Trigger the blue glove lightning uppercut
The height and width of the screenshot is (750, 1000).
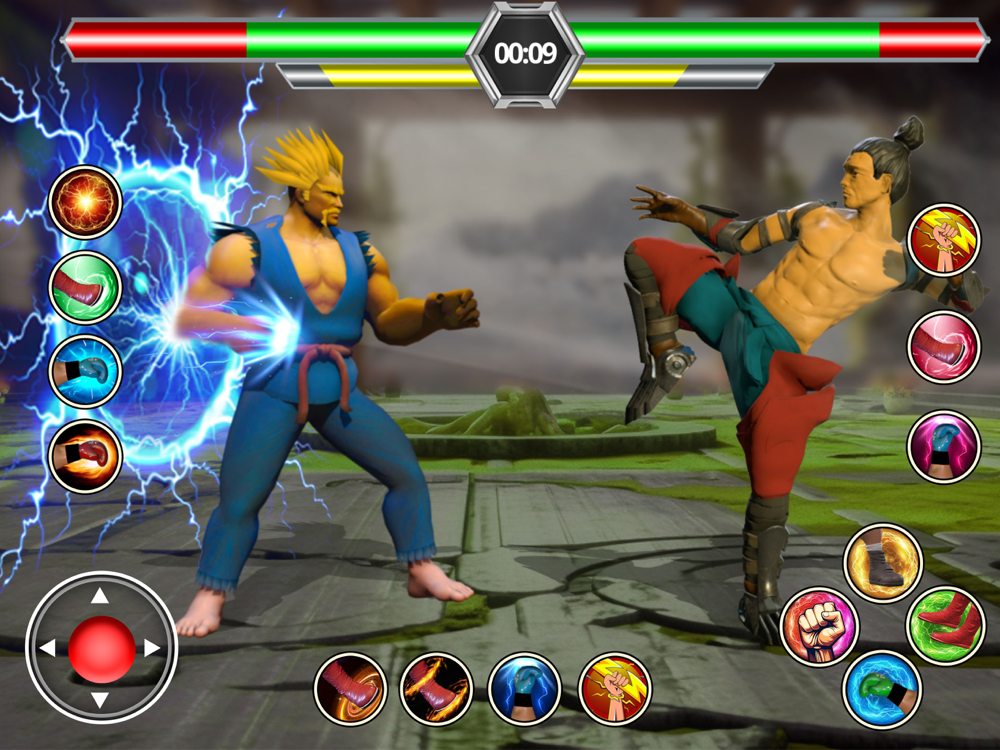click(x=524, y=689)
